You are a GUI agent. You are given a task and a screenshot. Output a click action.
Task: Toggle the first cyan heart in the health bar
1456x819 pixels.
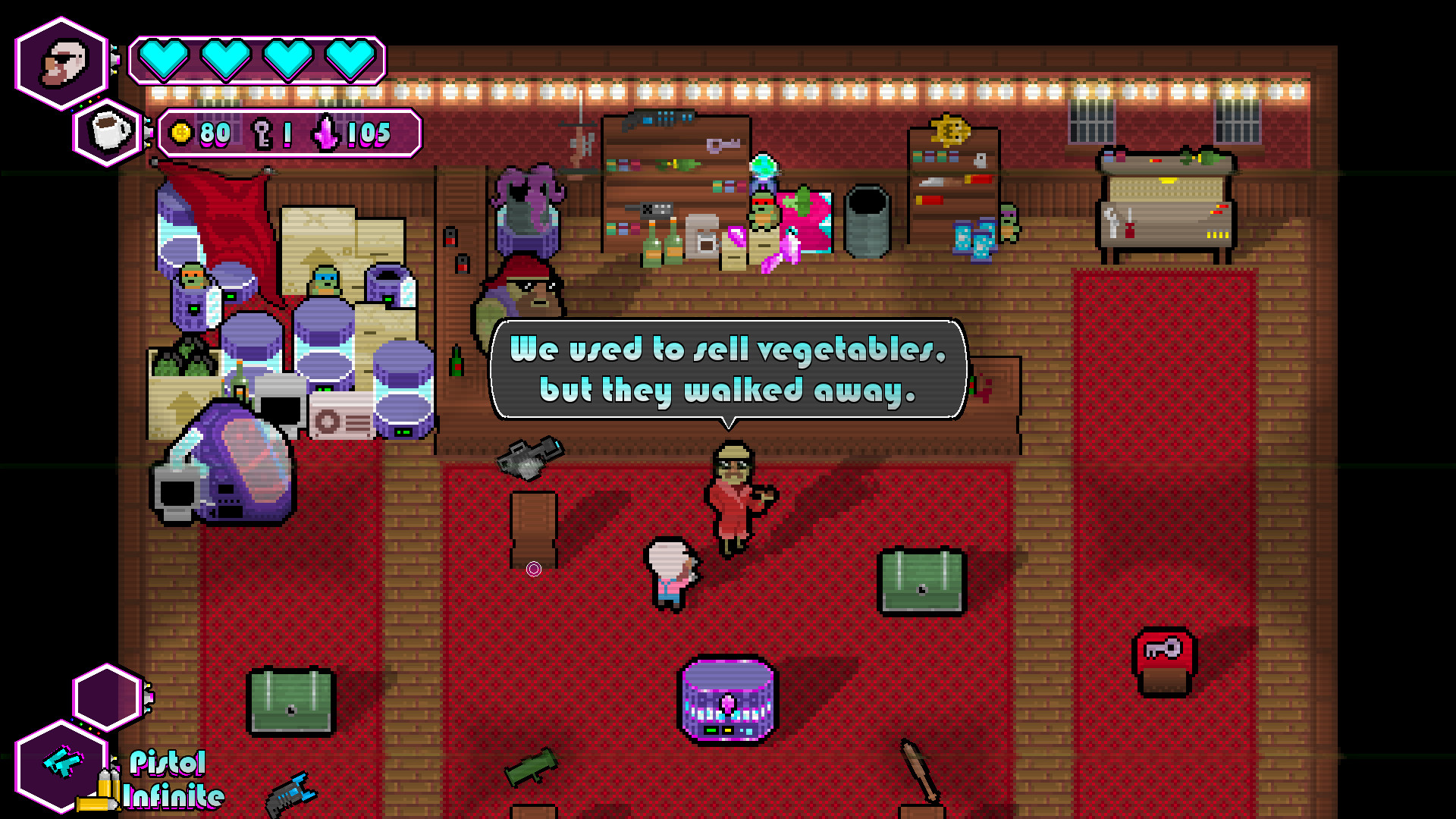coord(164,59)
